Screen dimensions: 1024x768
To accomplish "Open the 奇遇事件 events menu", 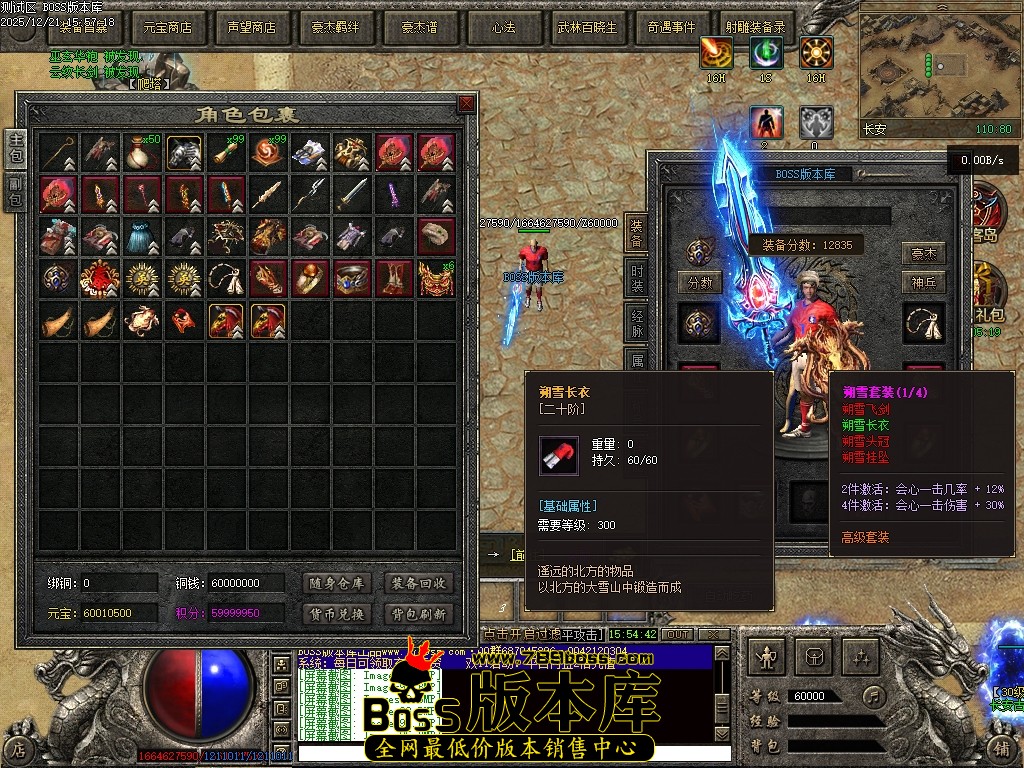I will pos(671,28).
